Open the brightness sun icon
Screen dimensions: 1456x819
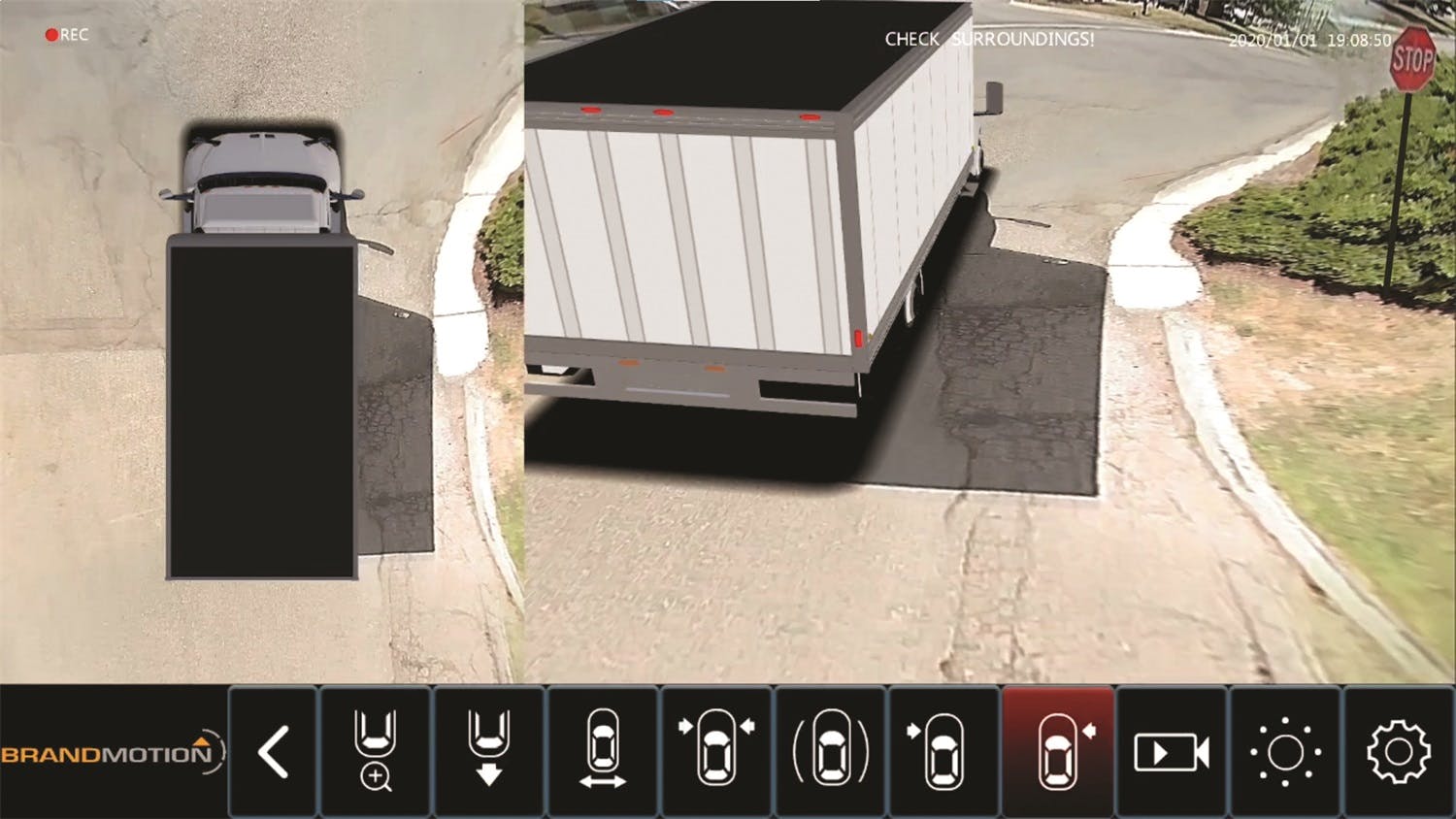click(1285, 752)
